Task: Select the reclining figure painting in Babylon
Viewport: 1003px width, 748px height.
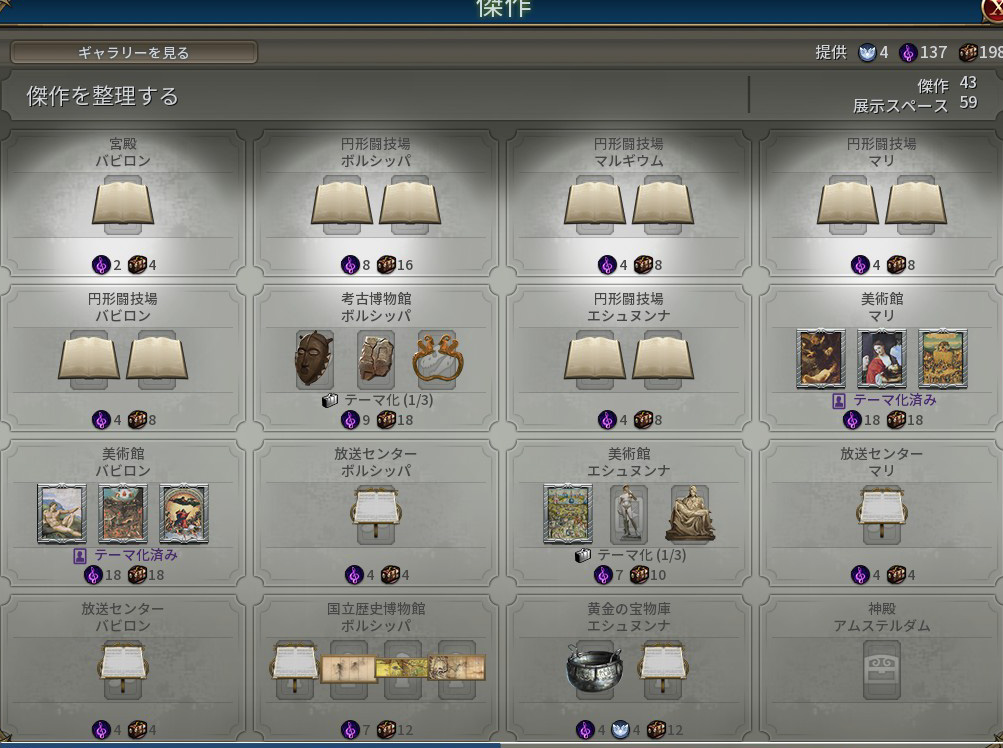Action: 62,513
